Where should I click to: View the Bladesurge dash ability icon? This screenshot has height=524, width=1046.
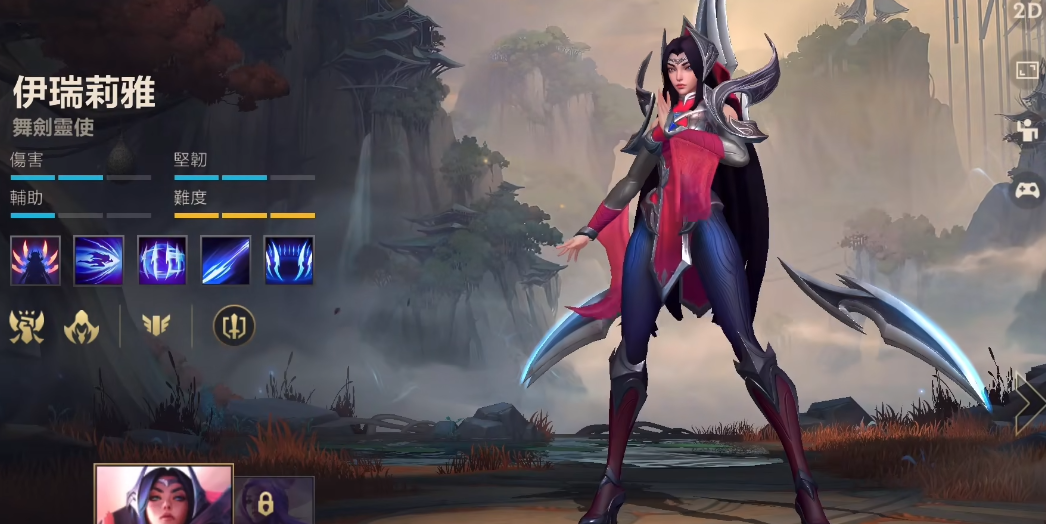[x=99, y=260]
